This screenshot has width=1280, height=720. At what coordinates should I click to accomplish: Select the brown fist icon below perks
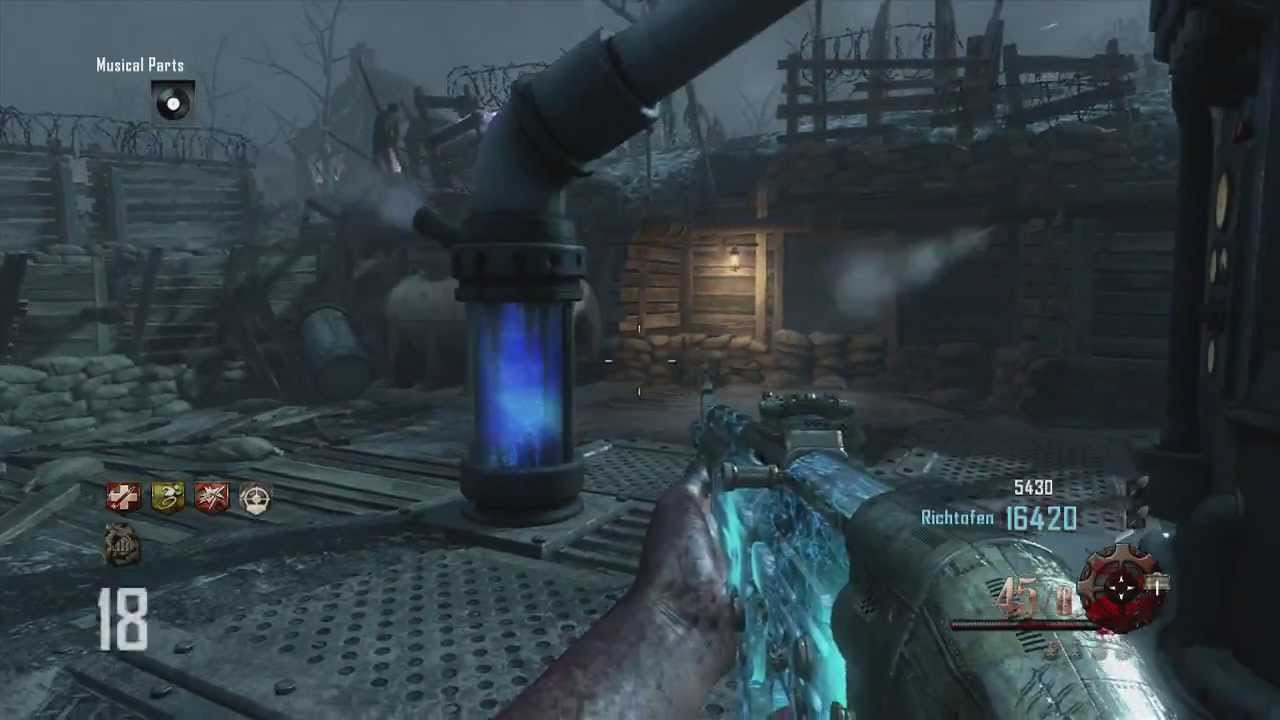point(122,545)
